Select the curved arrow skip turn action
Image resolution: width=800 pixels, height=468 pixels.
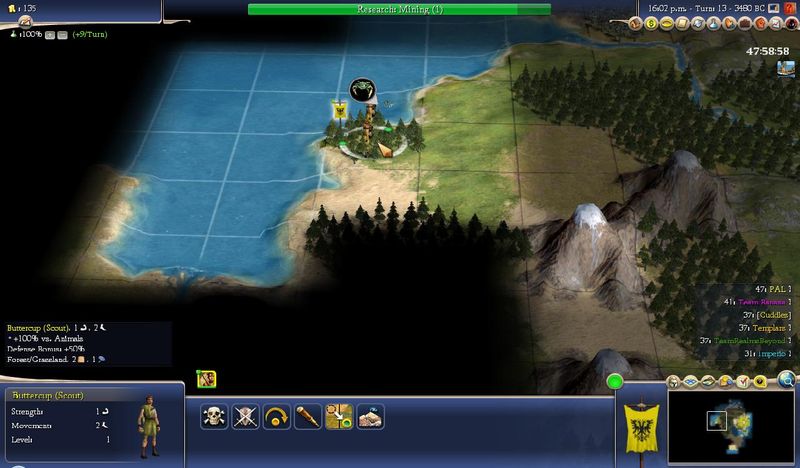pos(276,416)
